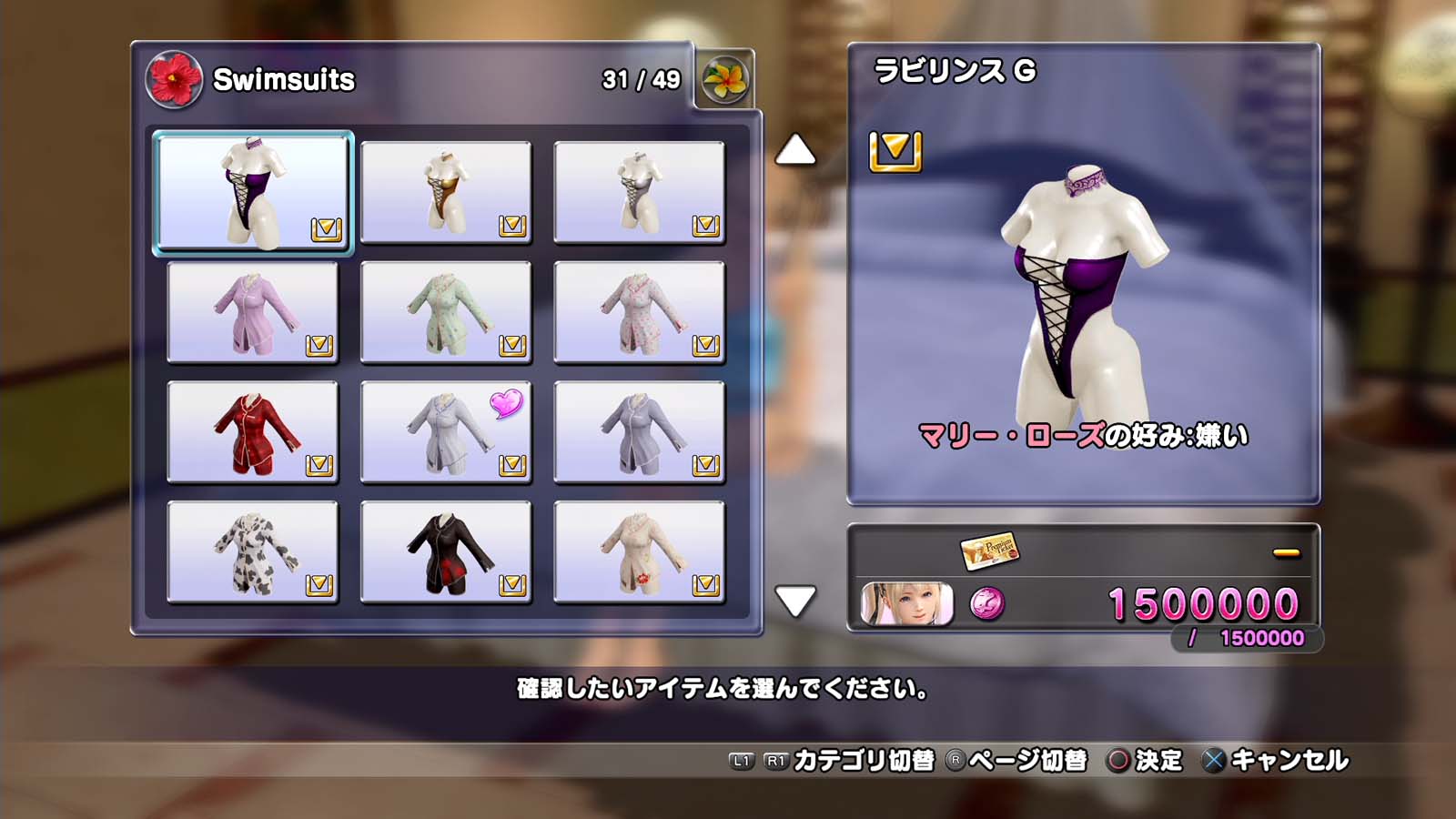Pick the silver-grey lace-up swimsuit tile
1456x819 pixels.
(639, 192)
